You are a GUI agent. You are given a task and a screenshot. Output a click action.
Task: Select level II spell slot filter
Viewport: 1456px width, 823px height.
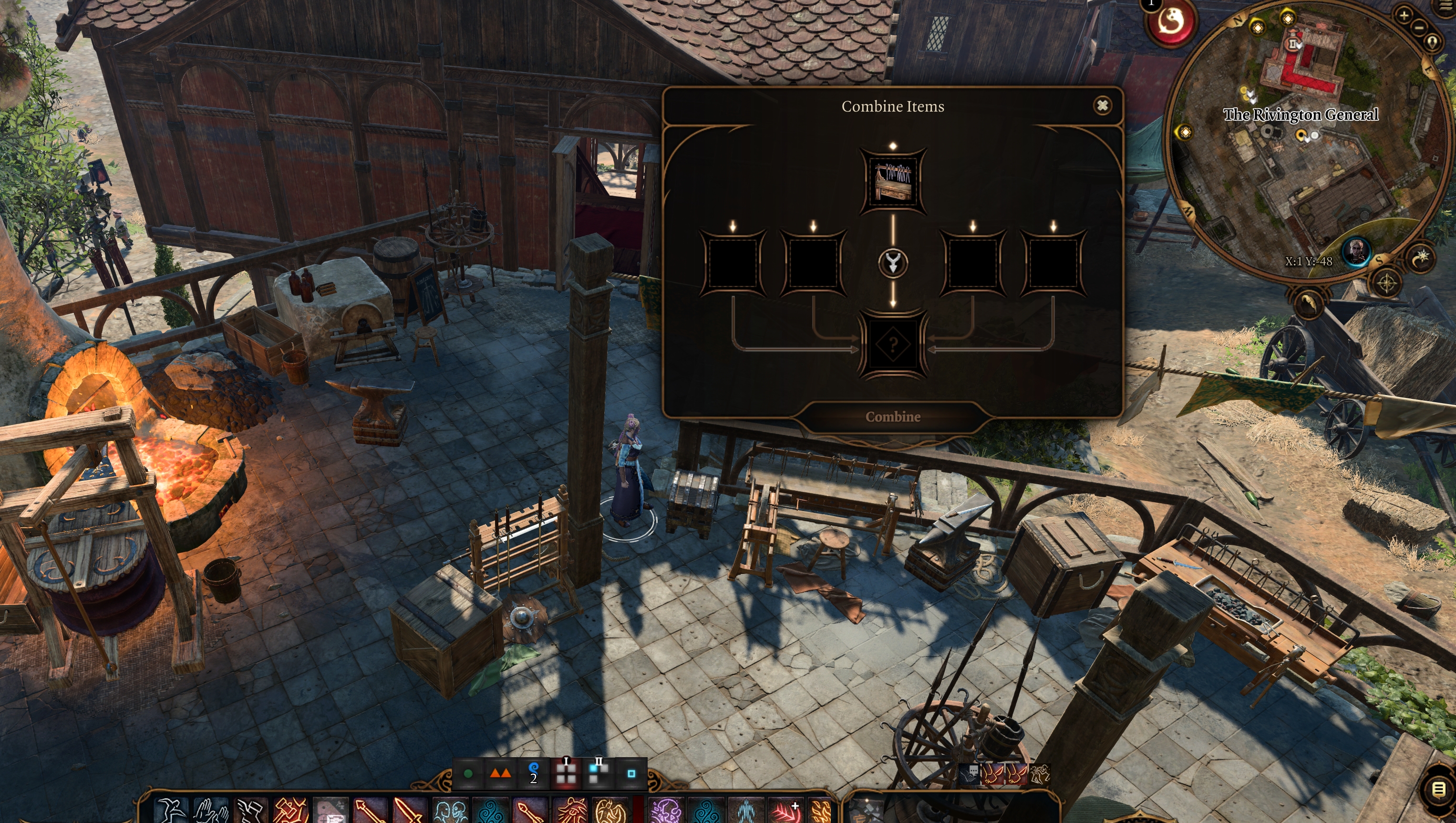(598, 773)
